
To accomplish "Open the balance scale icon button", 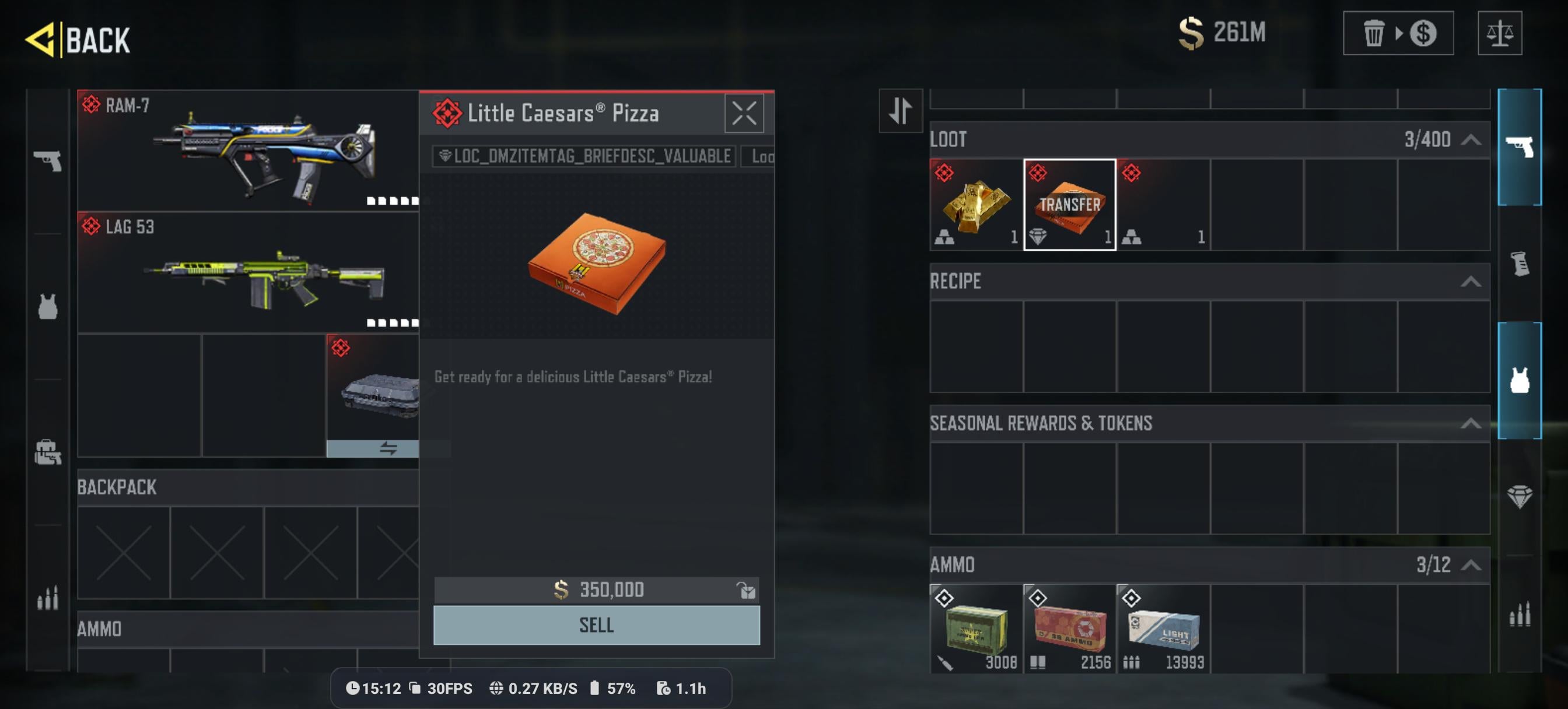I will coord(1499,33).
